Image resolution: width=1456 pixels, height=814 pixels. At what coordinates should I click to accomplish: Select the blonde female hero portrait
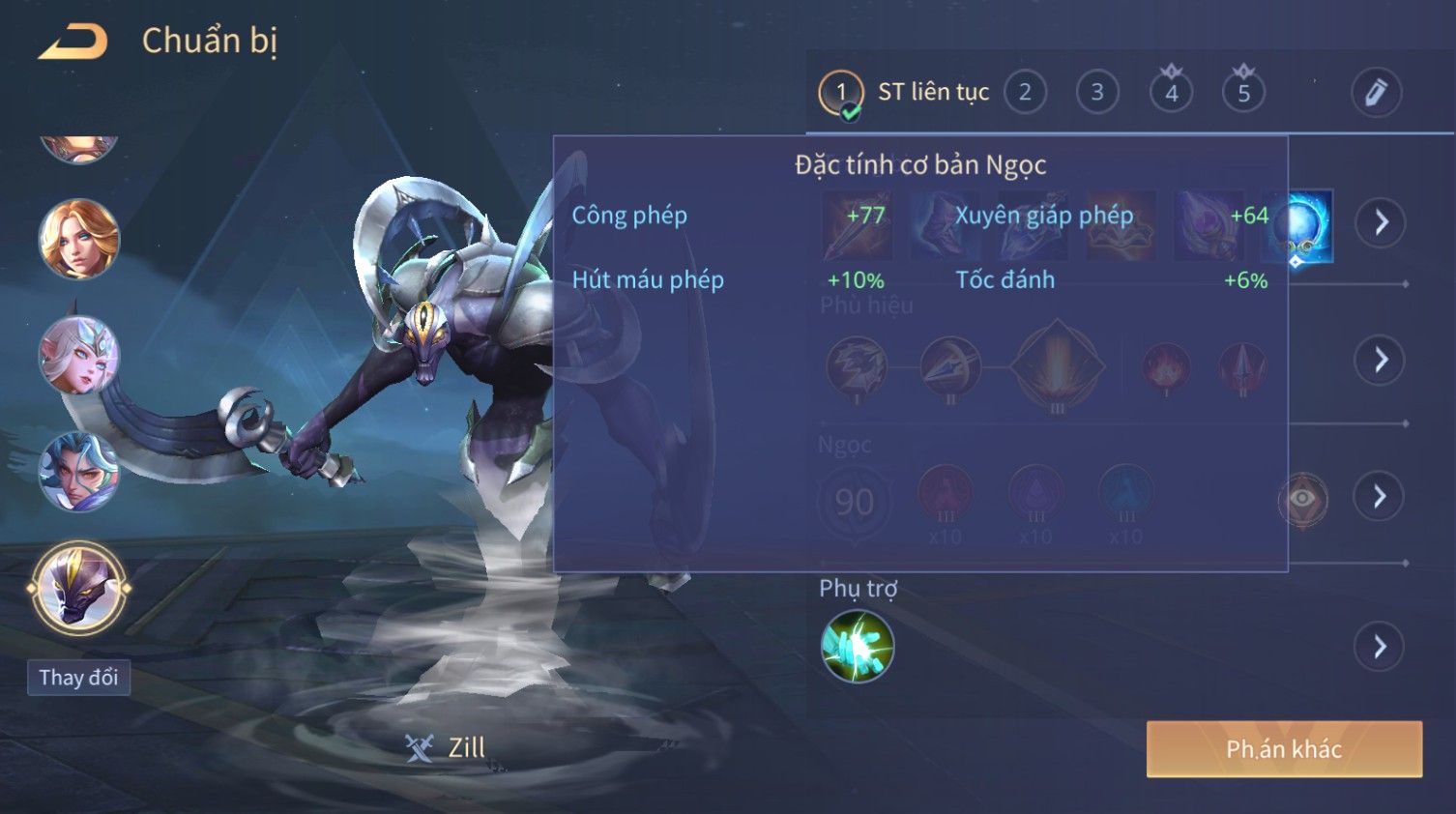78,239
